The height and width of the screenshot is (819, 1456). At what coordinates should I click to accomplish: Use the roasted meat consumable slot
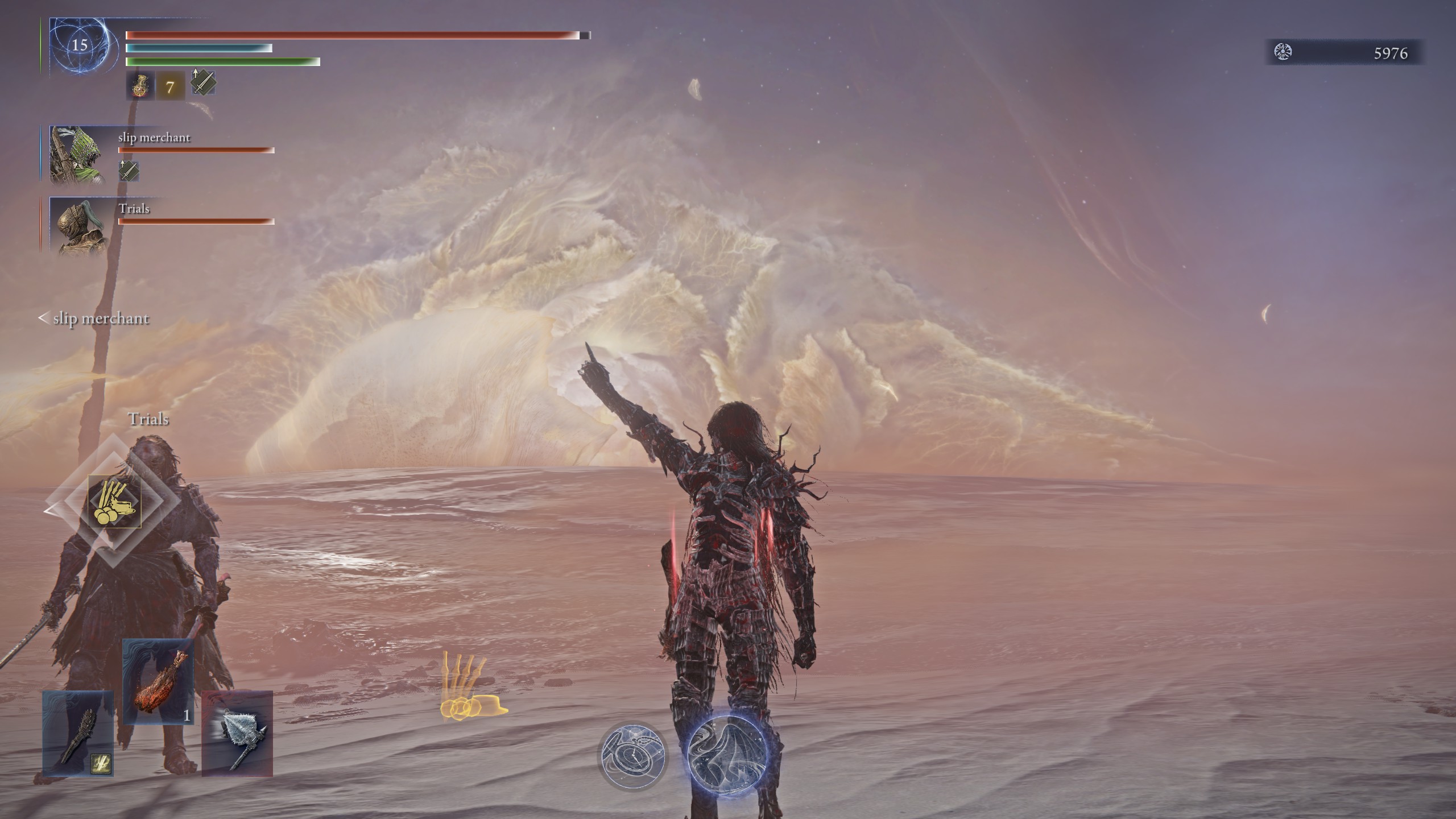click(158, 681)
